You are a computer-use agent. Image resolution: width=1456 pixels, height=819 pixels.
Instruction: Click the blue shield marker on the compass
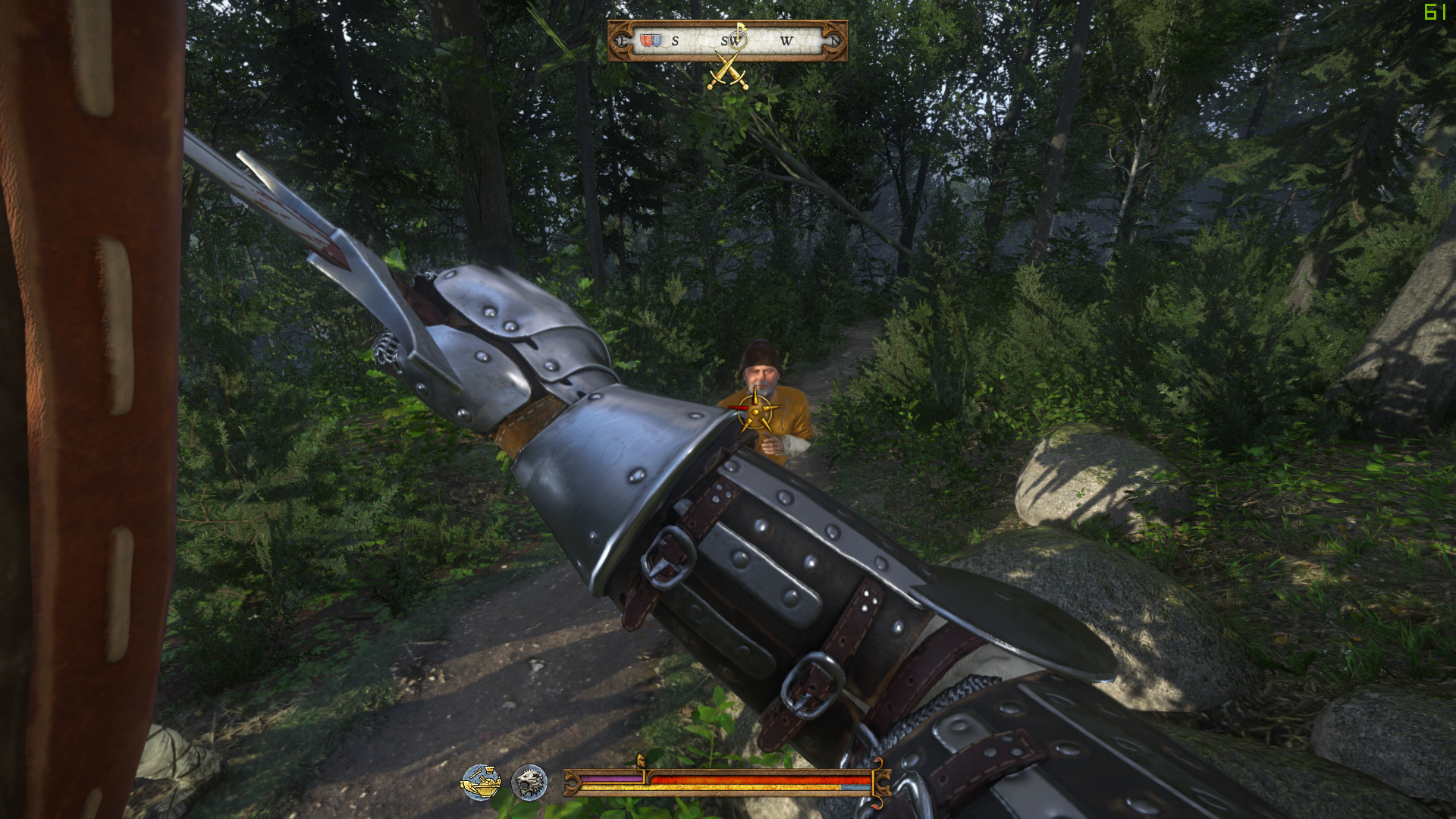[657, 40]
